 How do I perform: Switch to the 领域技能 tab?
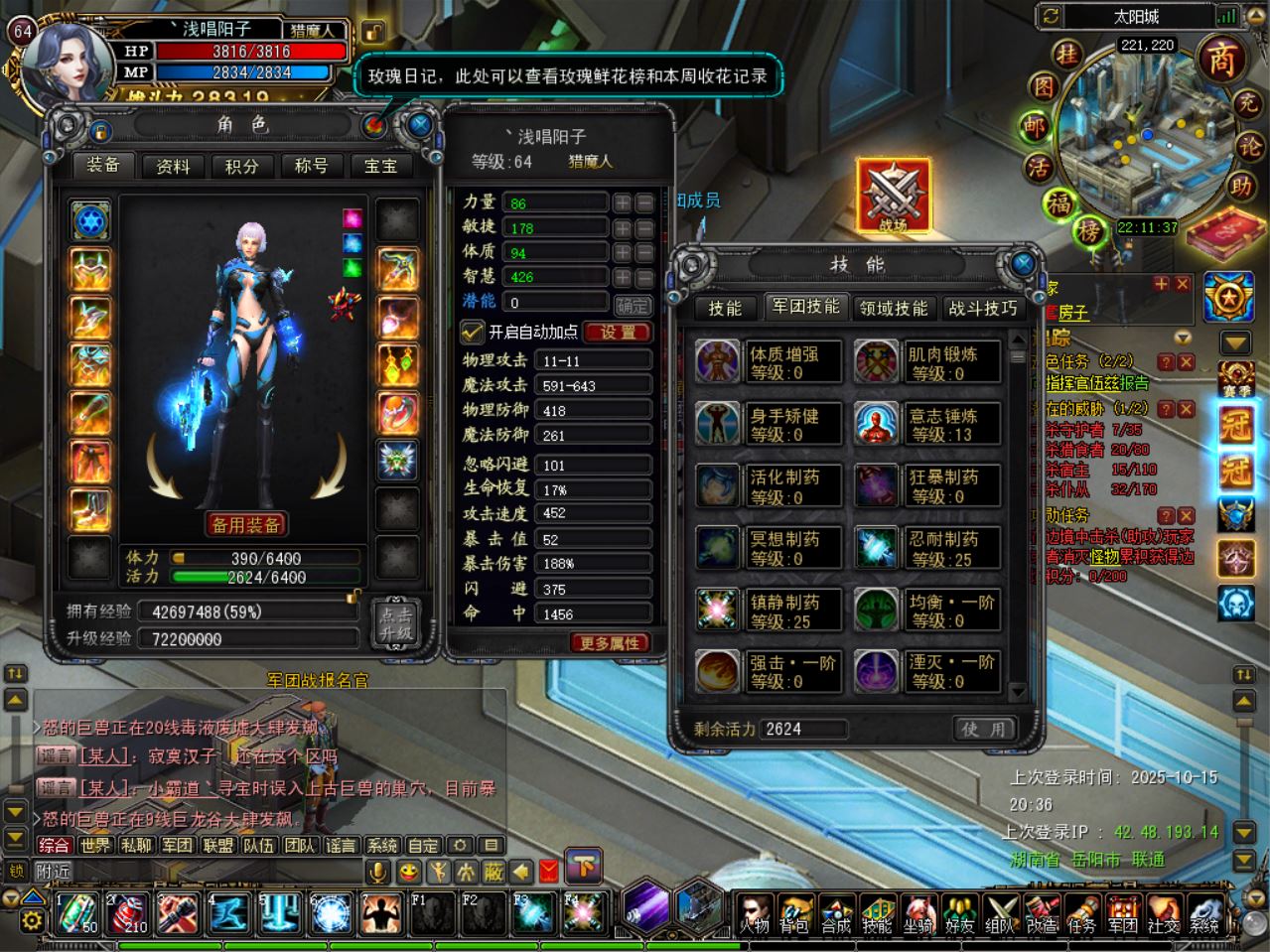[x=893, y=308]
